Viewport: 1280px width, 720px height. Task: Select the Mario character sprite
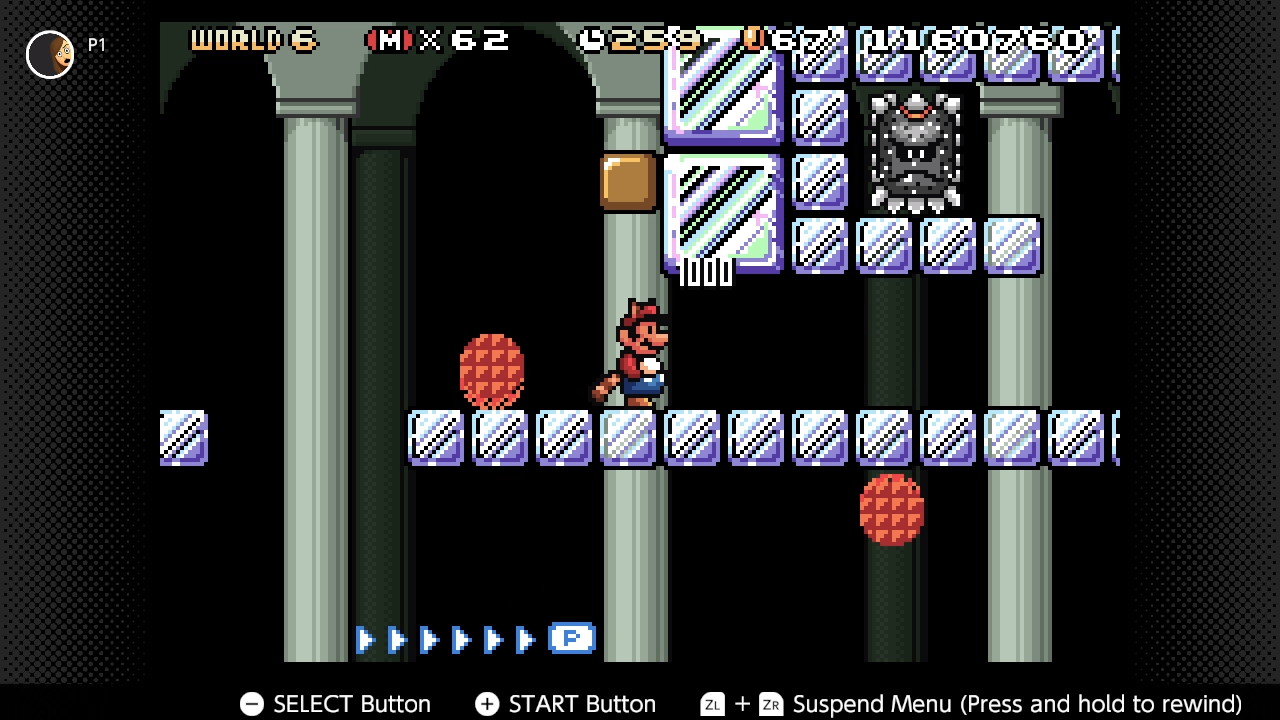[638, 350]
